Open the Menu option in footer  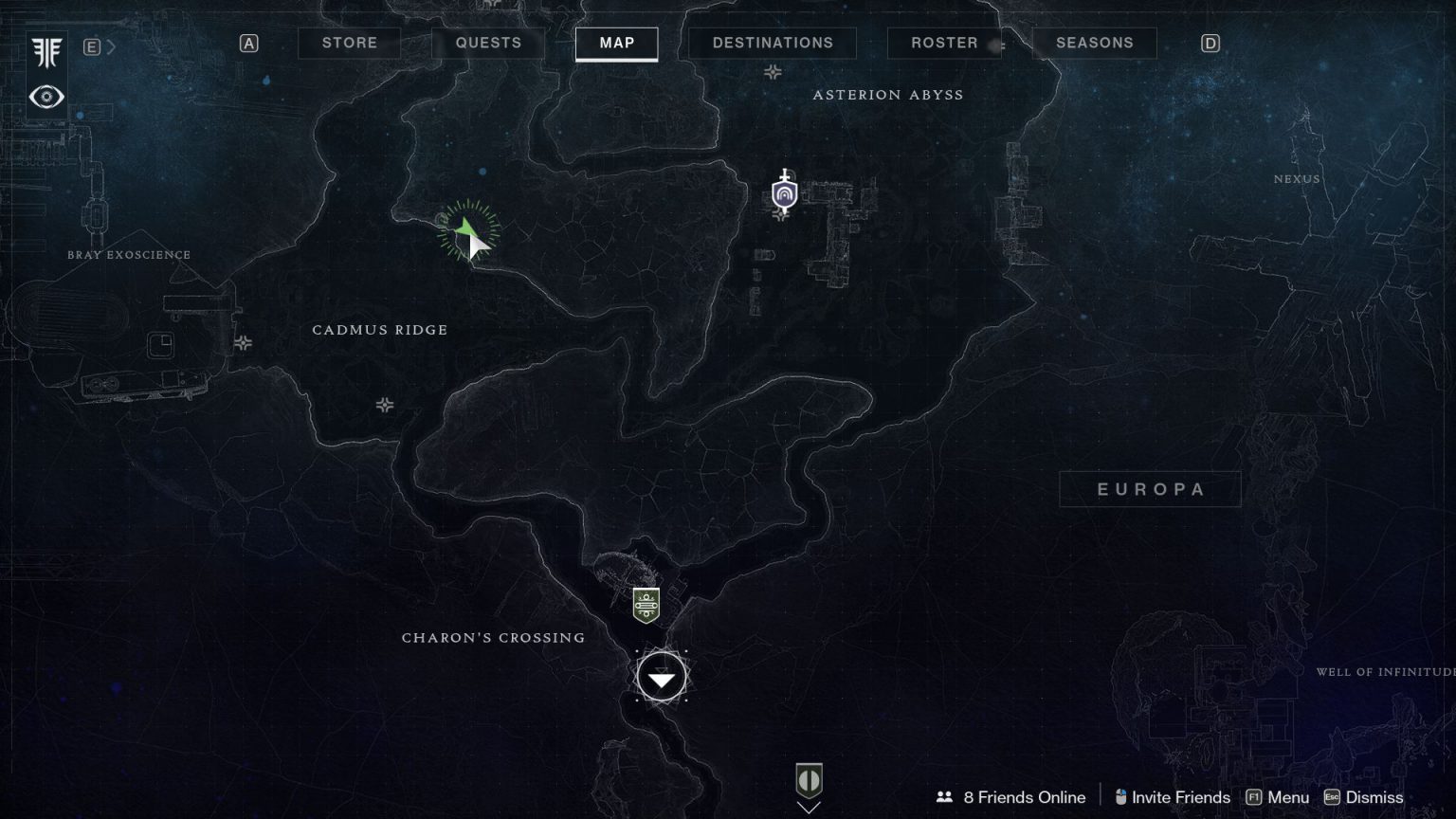point(1278,797)
